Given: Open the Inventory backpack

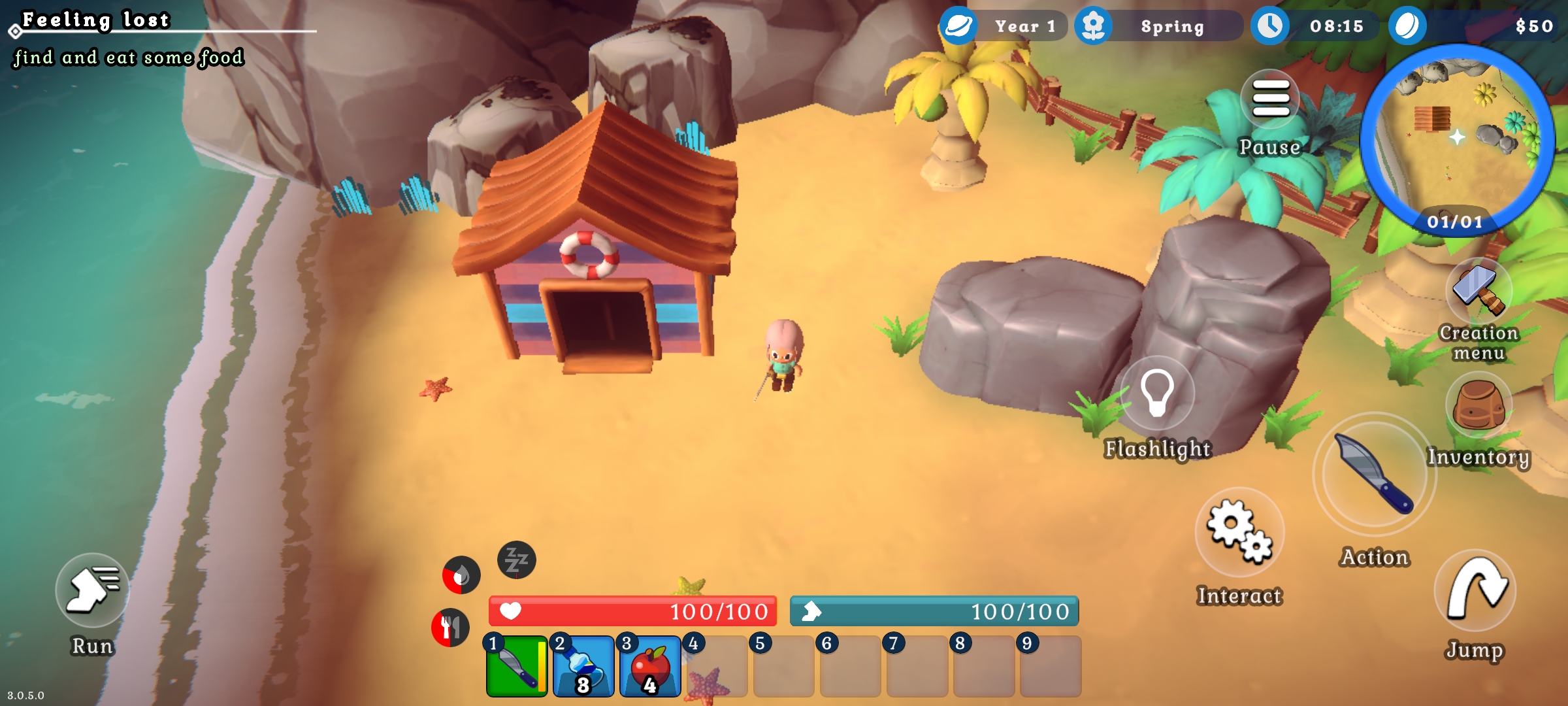Looking at the screenshot, I should pos(1478,405).
